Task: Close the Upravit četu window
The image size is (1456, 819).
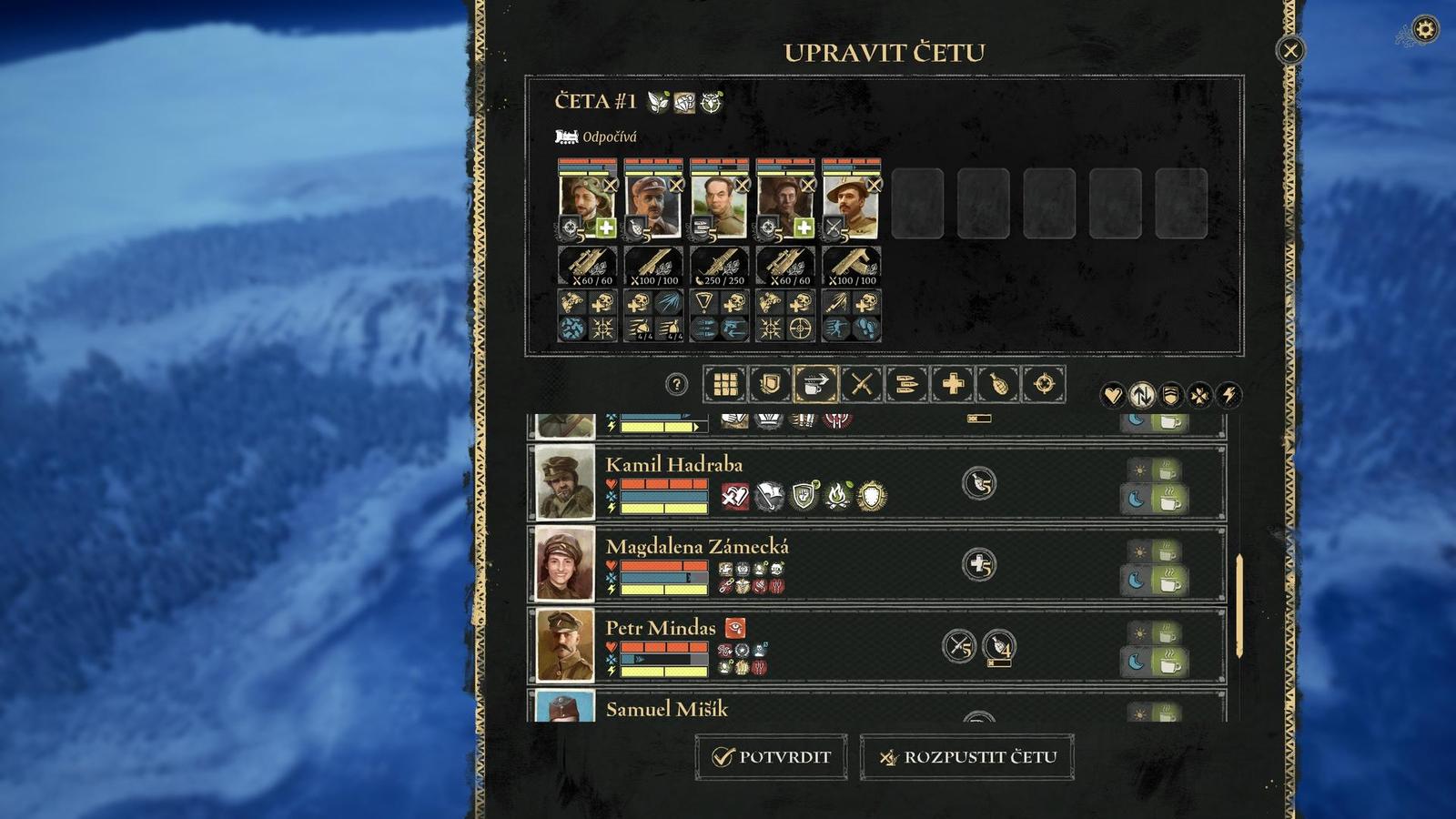Action: tap(1289, 51)
